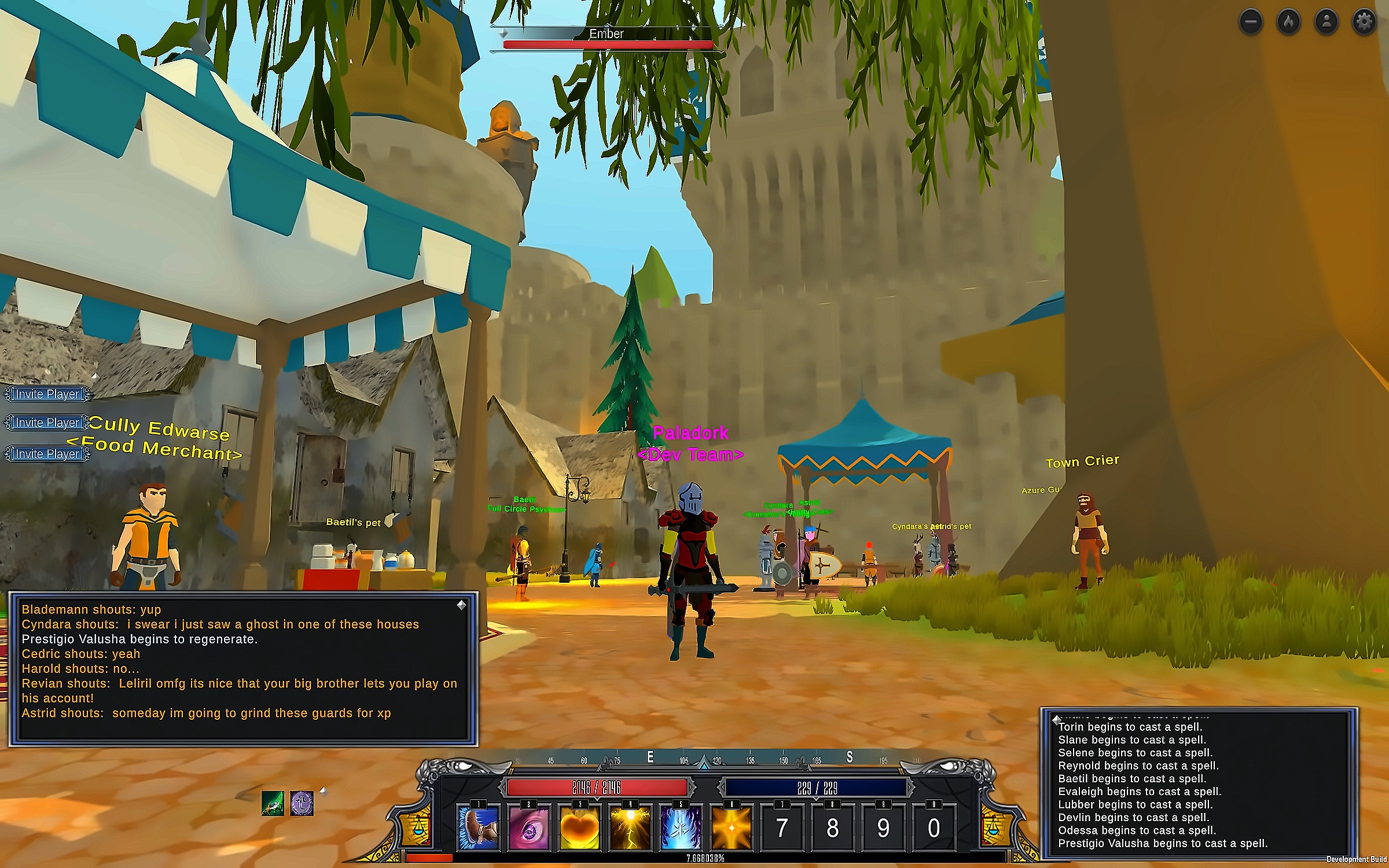Use the purple eye spell in slot 2

pos(528,829)
